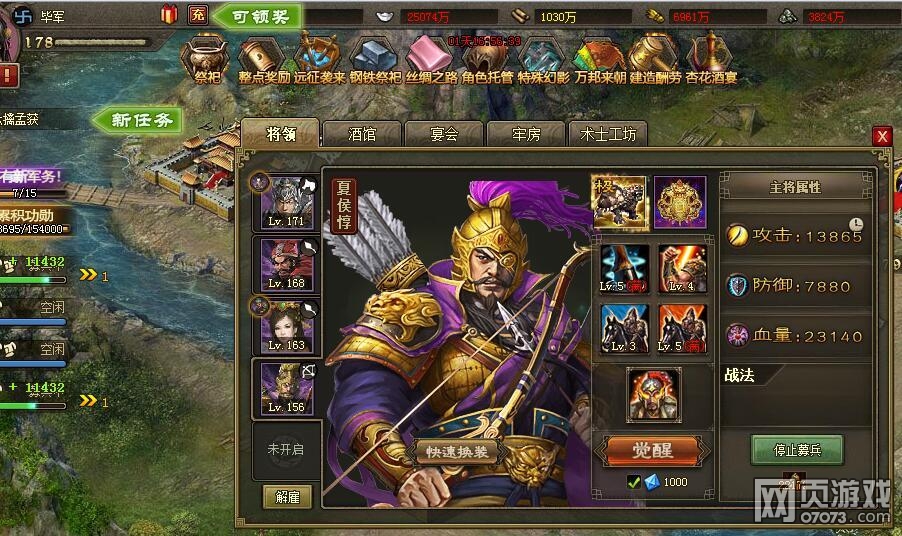The width and height of the screenshot is (902, 536).
Task: Open the 丝绸之路 event icon
Action: [x=431, y=59]
